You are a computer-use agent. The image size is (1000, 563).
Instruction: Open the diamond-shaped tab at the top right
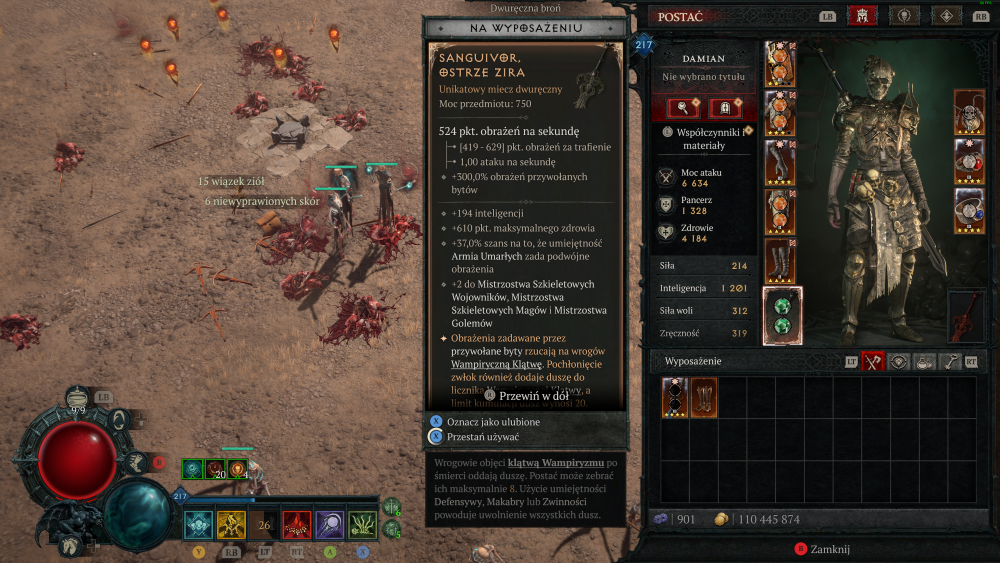(946, 16)
